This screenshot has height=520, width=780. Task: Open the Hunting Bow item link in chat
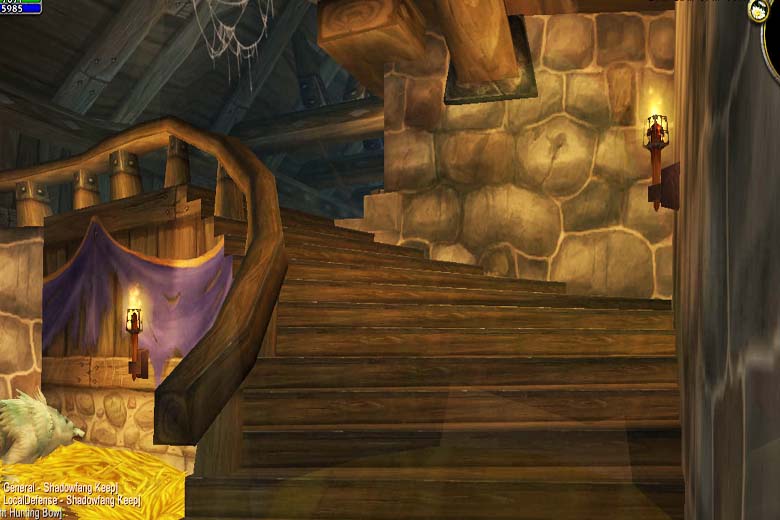(x=32, y=512)
